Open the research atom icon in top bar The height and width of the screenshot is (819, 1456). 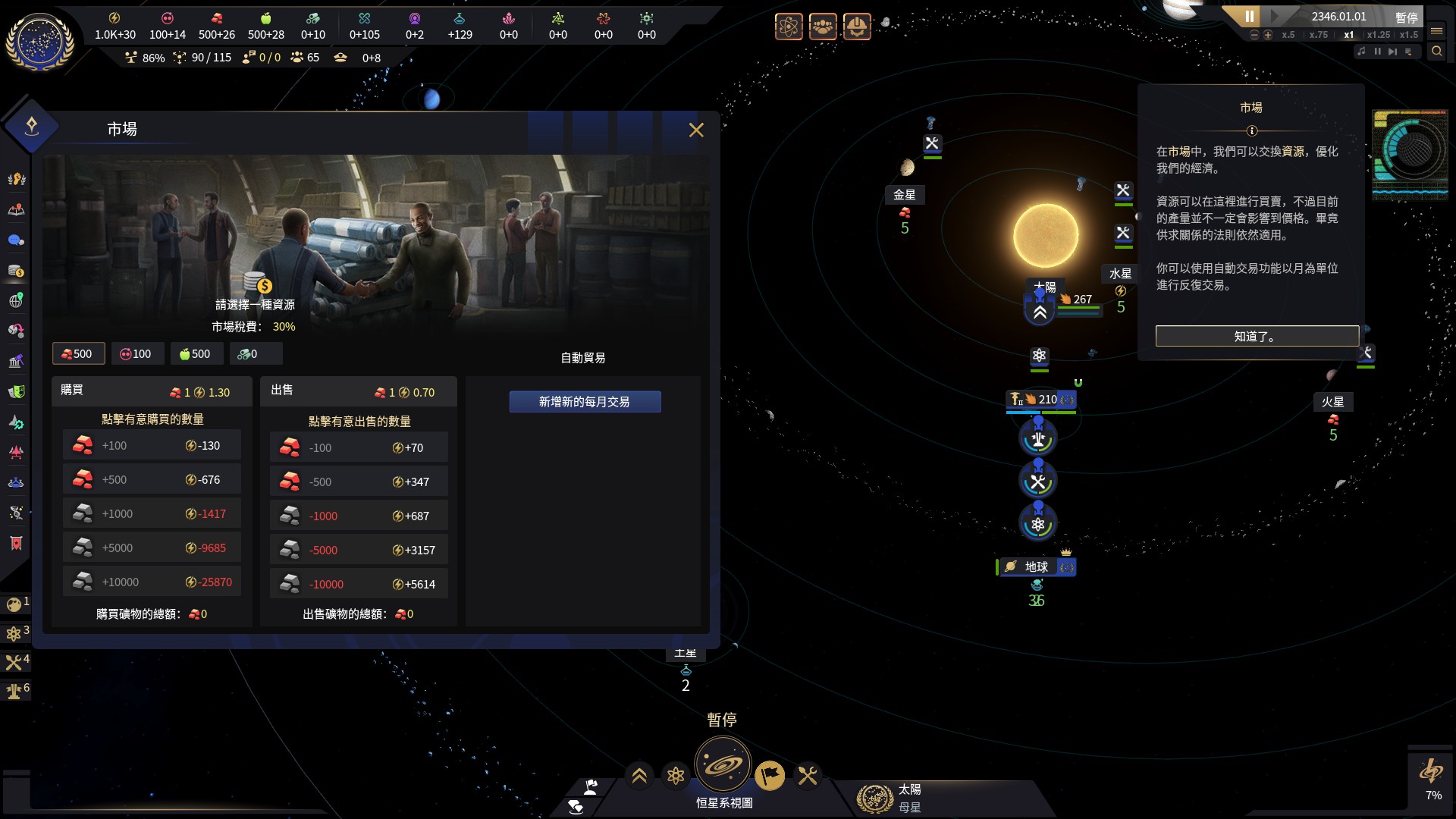tap(789, 27)
